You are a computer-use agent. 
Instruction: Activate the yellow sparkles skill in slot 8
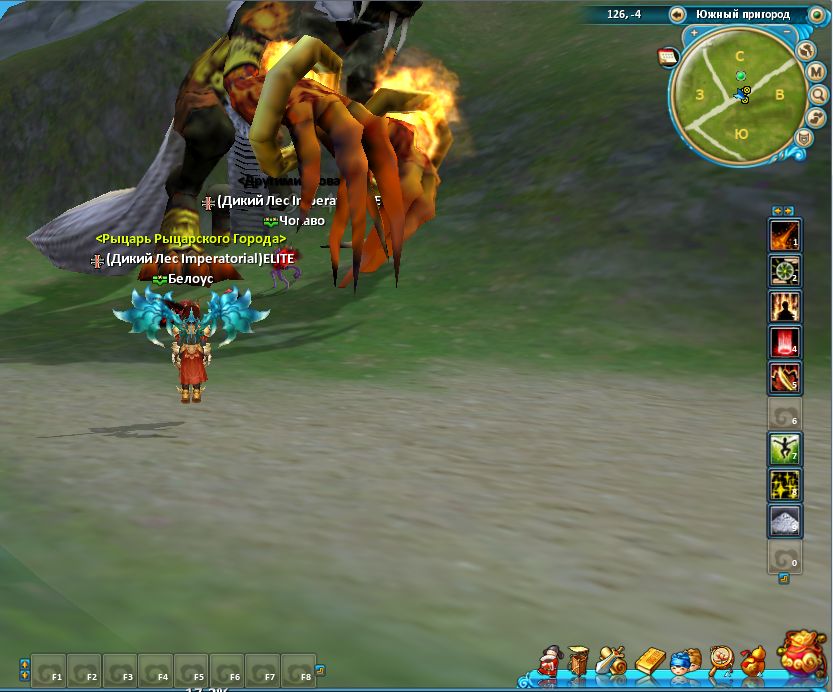[783, 485]
